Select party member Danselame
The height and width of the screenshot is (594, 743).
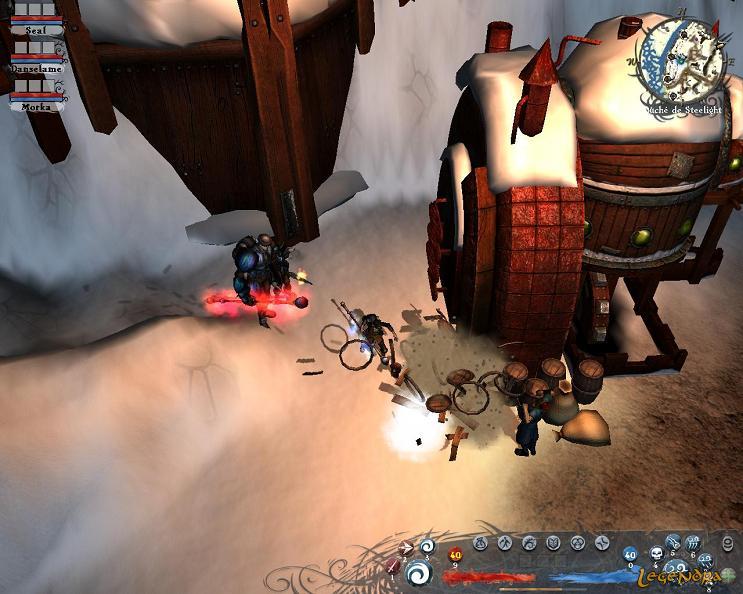(37, 68)
